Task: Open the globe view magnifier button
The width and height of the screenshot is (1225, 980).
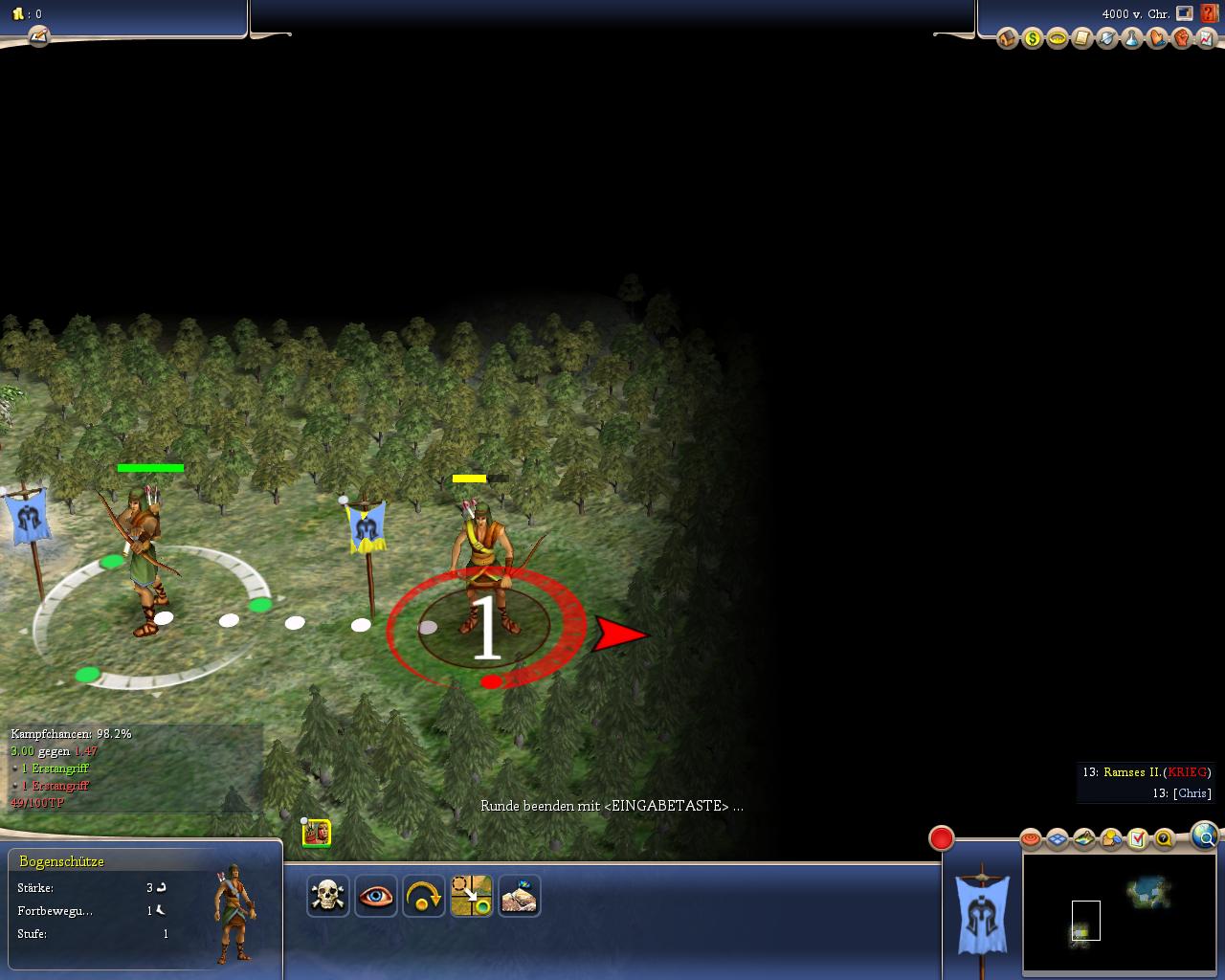Action: [x=1205, y=837]
